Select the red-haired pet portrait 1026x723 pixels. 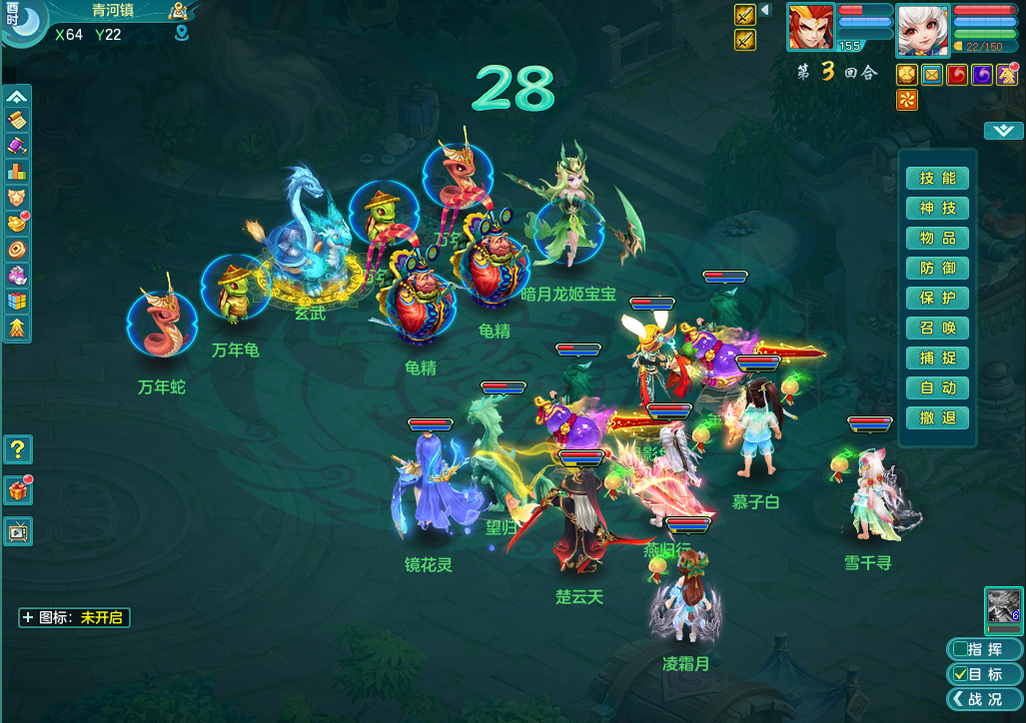click(810, 27)
